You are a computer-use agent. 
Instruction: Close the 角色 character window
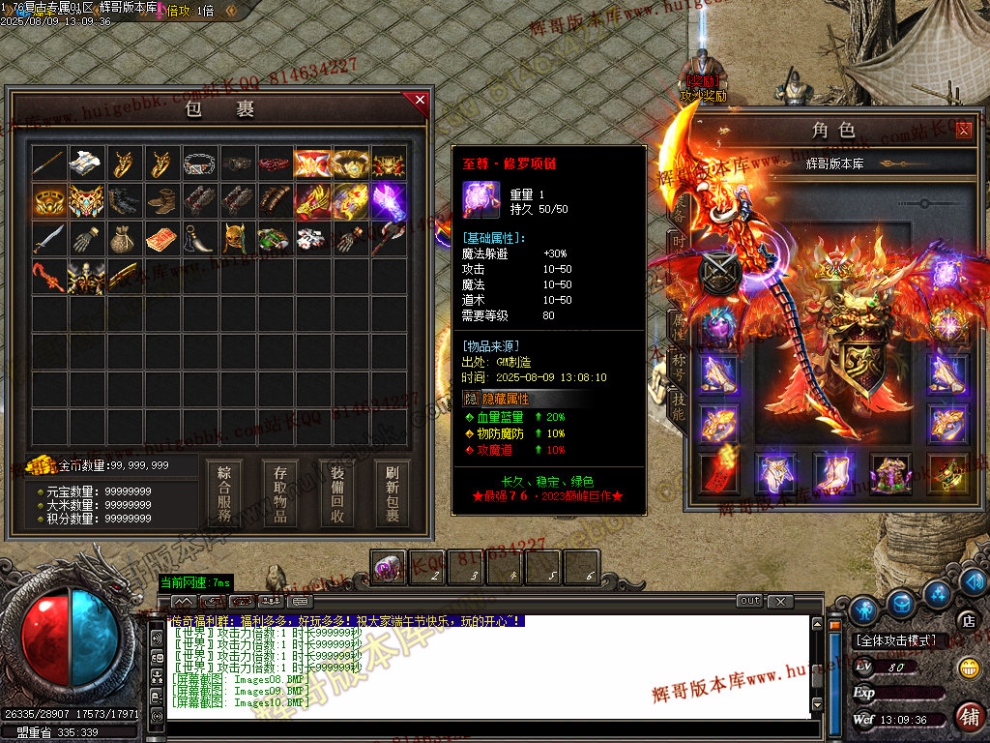[x=963, y=129]
